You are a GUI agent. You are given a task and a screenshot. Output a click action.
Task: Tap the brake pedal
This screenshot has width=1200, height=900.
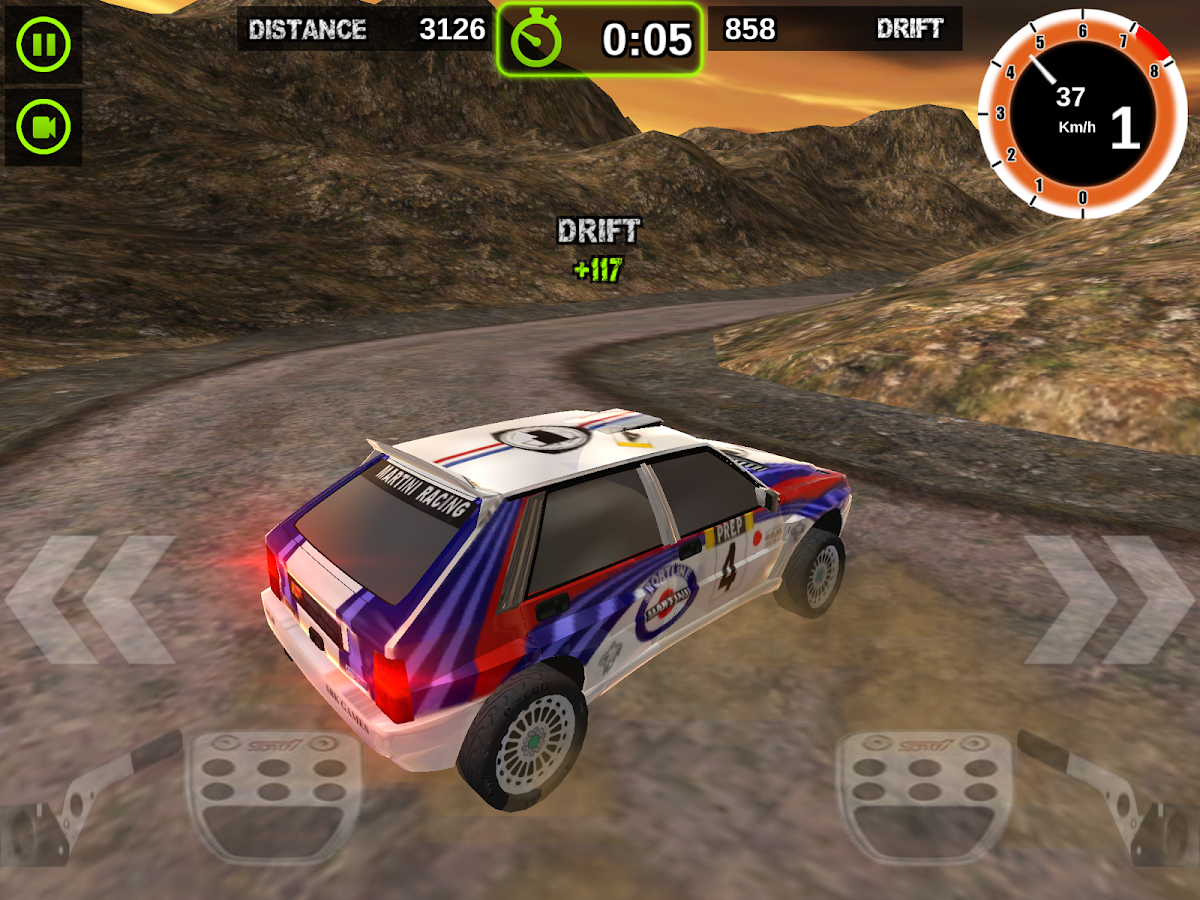click(x=274, y=795)
